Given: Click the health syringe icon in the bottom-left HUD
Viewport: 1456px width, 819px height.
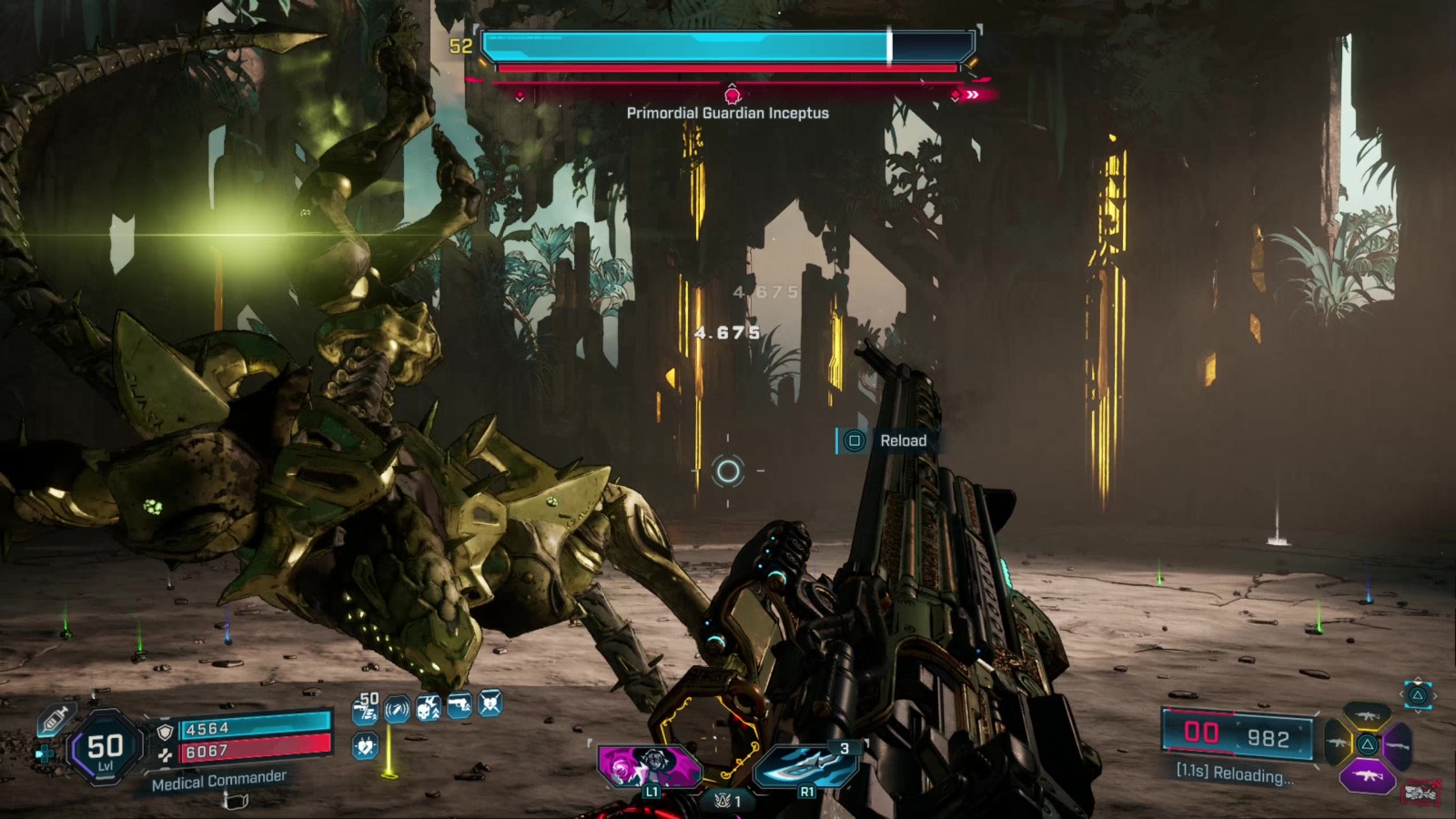Looking at the screenshot, I should pos(55,720).
